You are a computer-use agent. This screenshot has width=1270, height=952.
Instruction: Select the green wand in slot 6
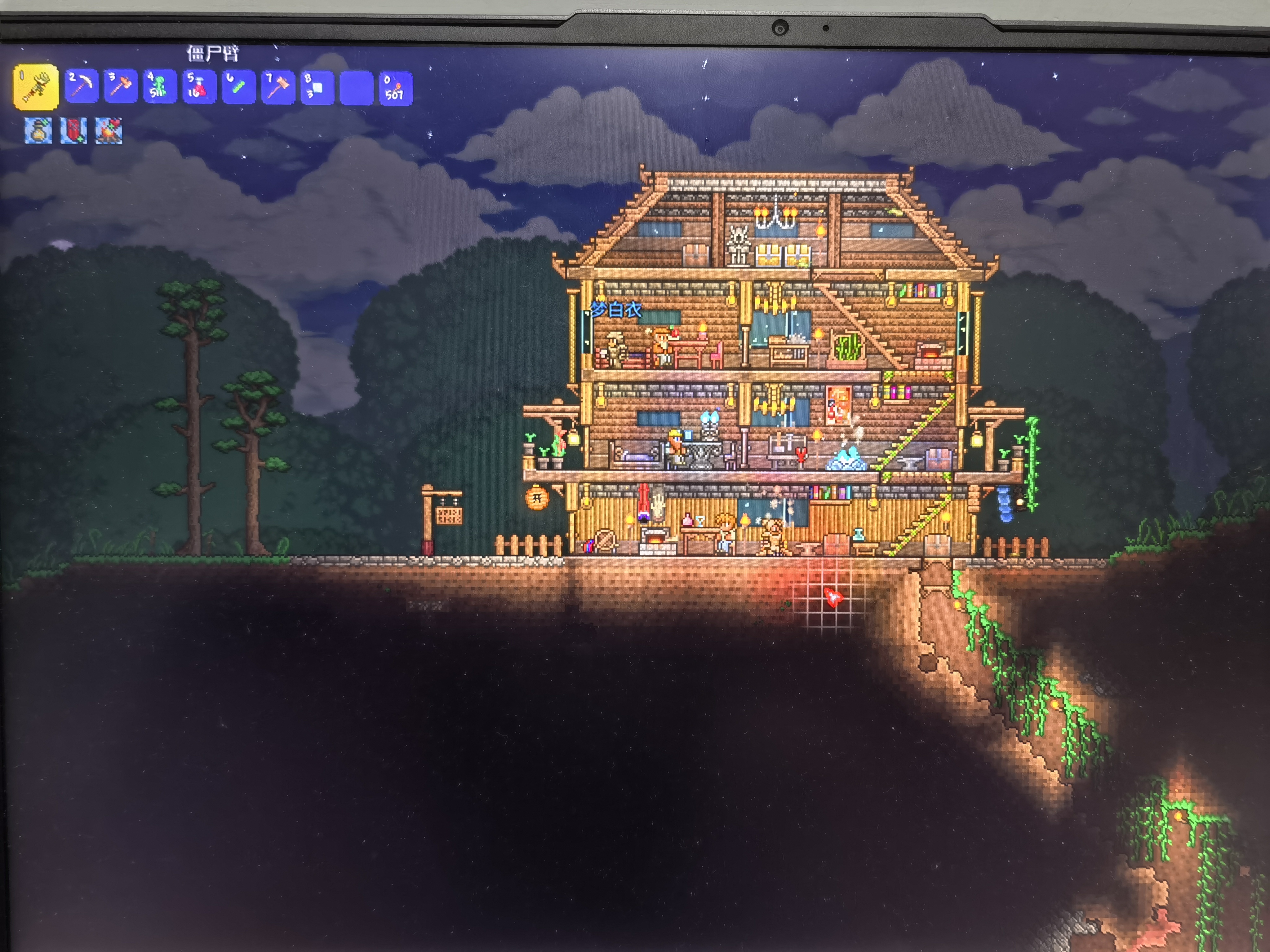238,87
